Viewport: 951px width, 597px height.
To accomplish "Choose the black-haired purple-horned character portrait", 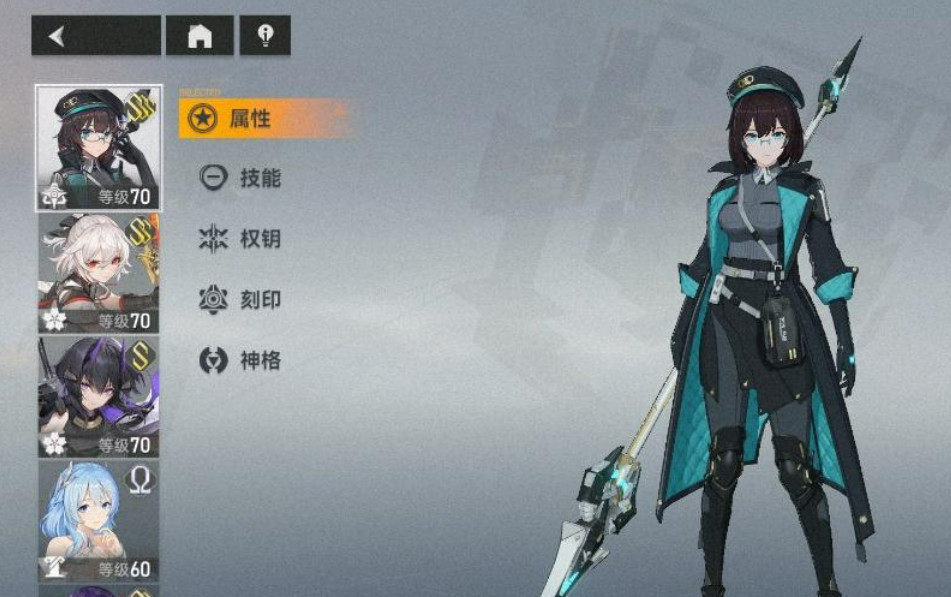I will pos(98,396).
